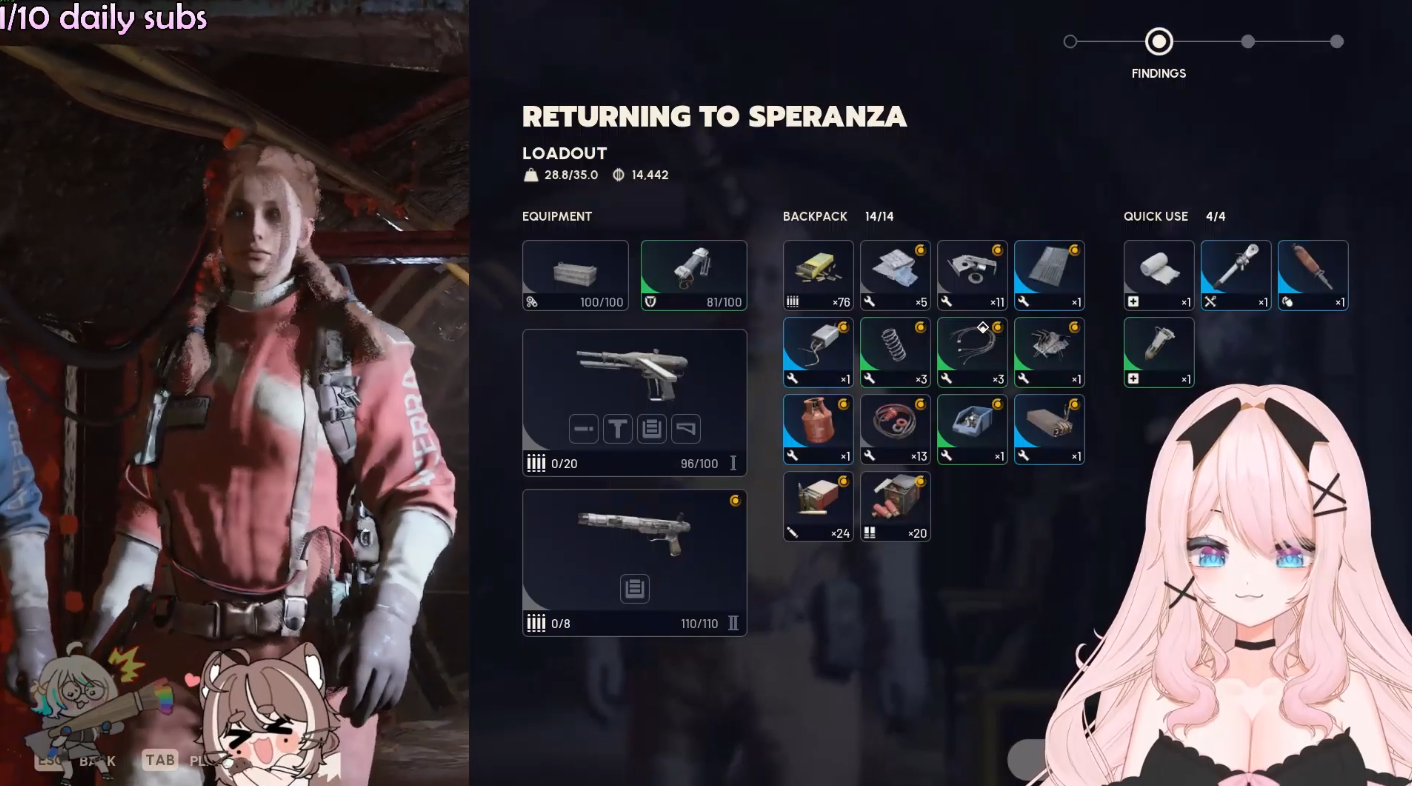Screen dimensions: 1412x786
Task: Select the red gas canister item
Action: (818, 429)
